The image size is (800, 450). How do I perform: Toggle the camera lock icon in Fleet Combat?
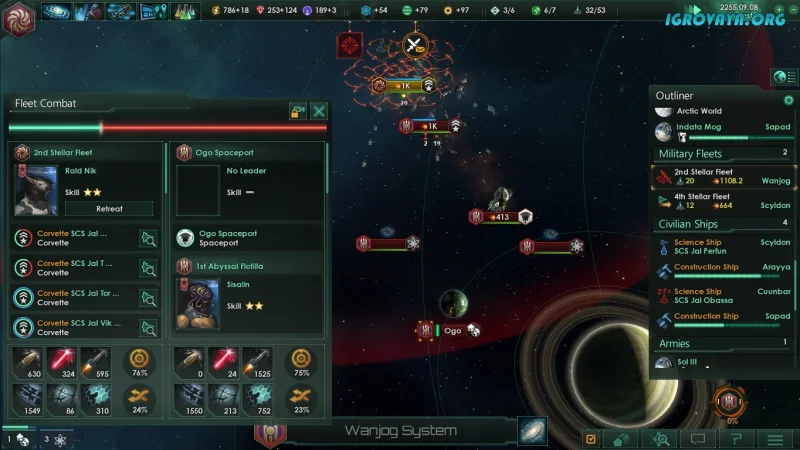click(x=297, y=111)
